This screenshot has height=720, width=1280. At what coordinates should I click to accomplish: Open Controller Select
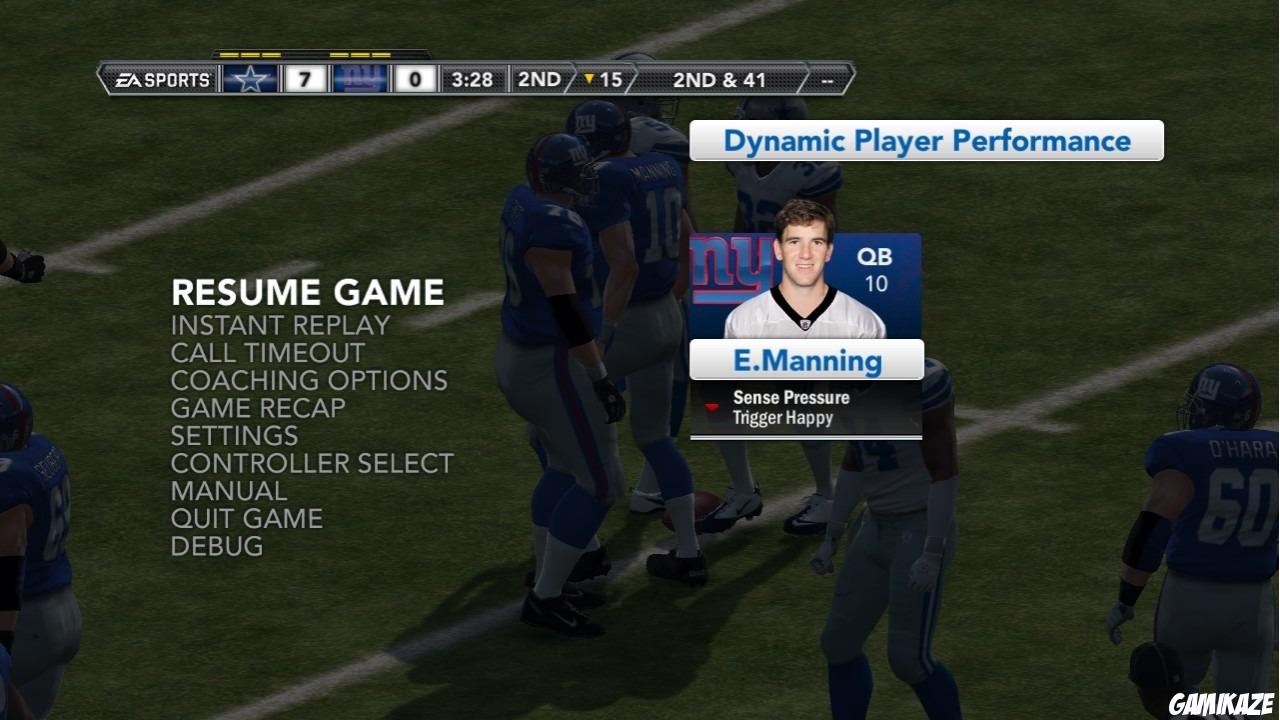pos(312,463)
